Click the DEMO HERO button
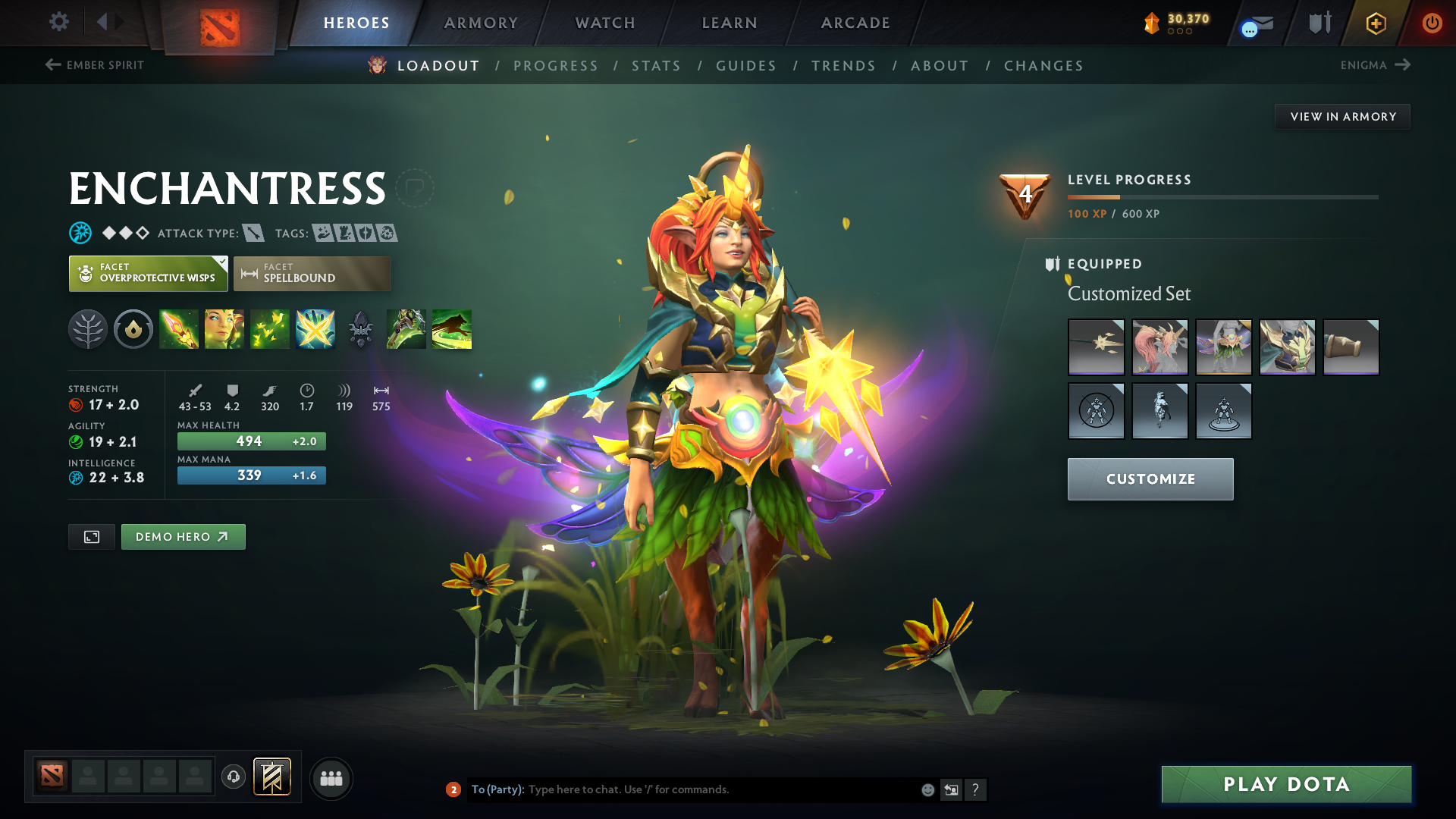The image size is (1456, 819). pos(183,536)
